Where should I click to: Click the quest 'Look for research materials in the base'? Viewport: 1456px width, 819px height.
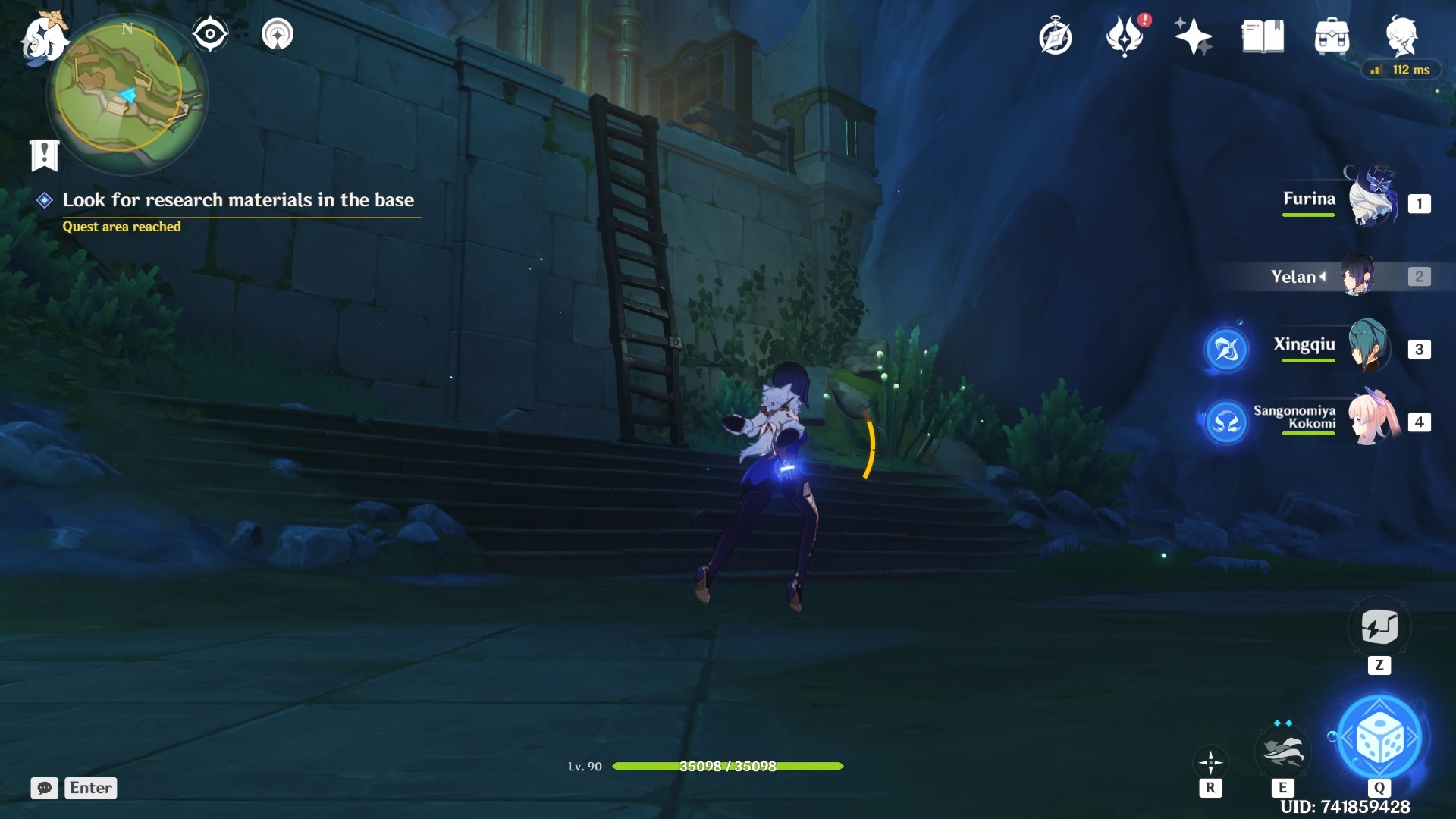click(240, 200)
